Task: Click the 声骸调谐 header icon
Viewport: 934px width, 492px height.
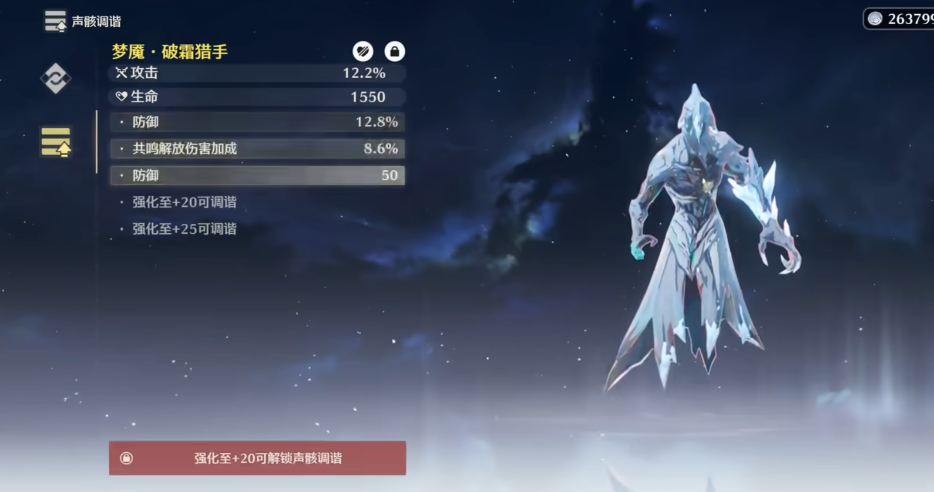Action: [55, 21]
